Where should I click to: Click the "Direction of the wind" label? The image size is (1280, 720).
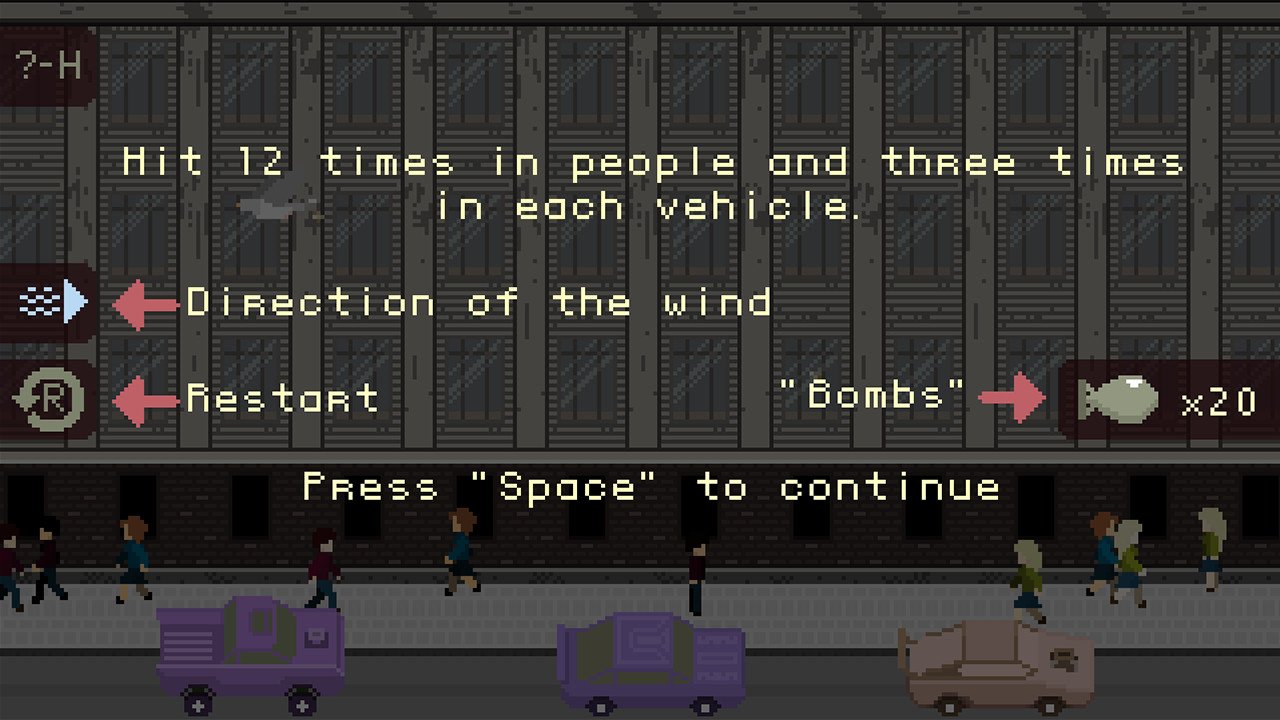tap(480, 303)
